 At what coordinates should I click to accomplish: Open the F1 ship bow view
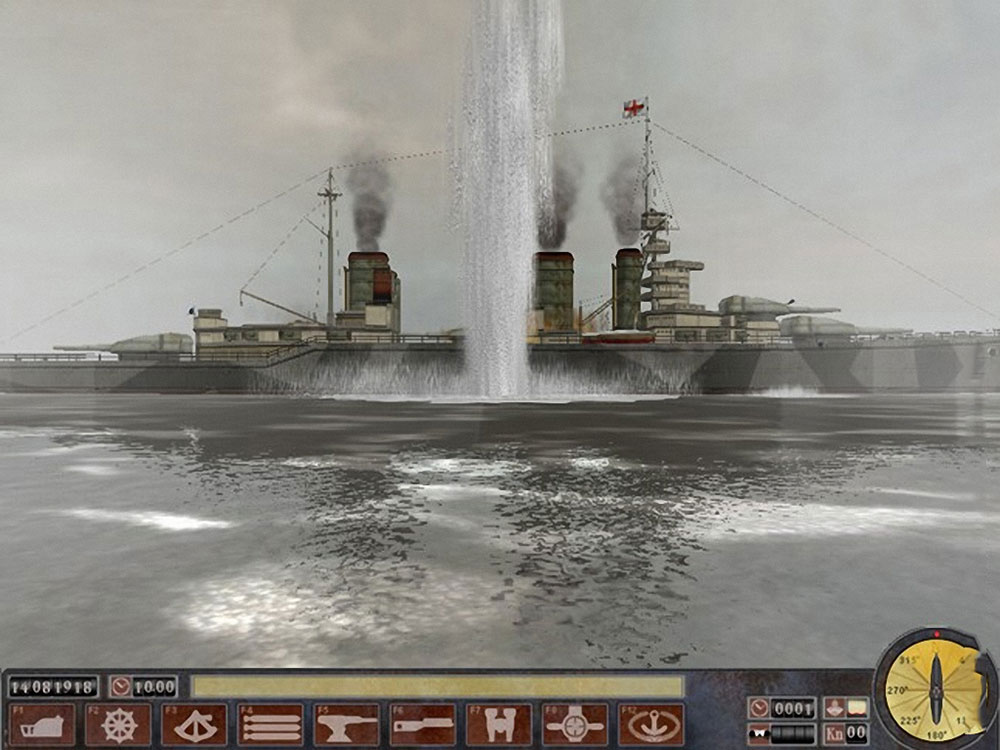pos(42,724)
